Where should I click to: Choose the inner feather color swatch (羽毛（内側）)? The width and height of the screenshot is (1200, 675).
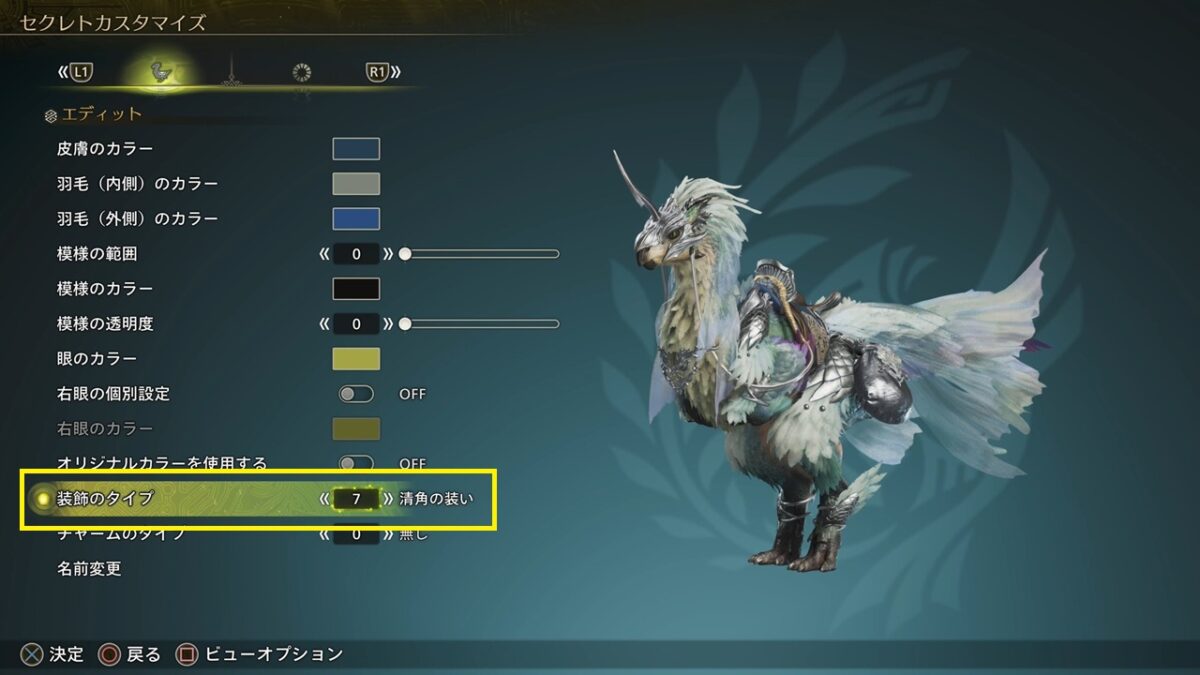pyautogui.click(x=356, y=184)
